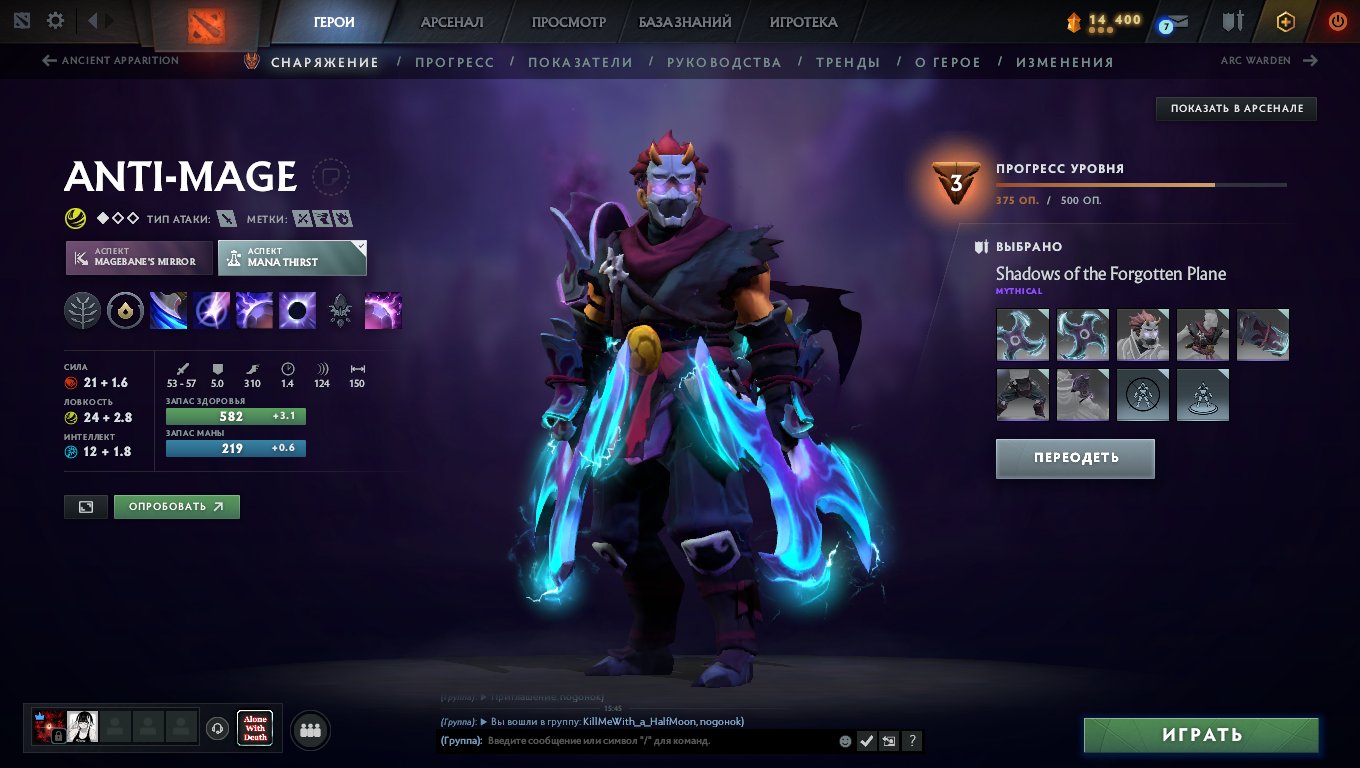Select the Mana Break ability icon
This screenshot has height=768, width=1360.
click(x=168, y=310)
